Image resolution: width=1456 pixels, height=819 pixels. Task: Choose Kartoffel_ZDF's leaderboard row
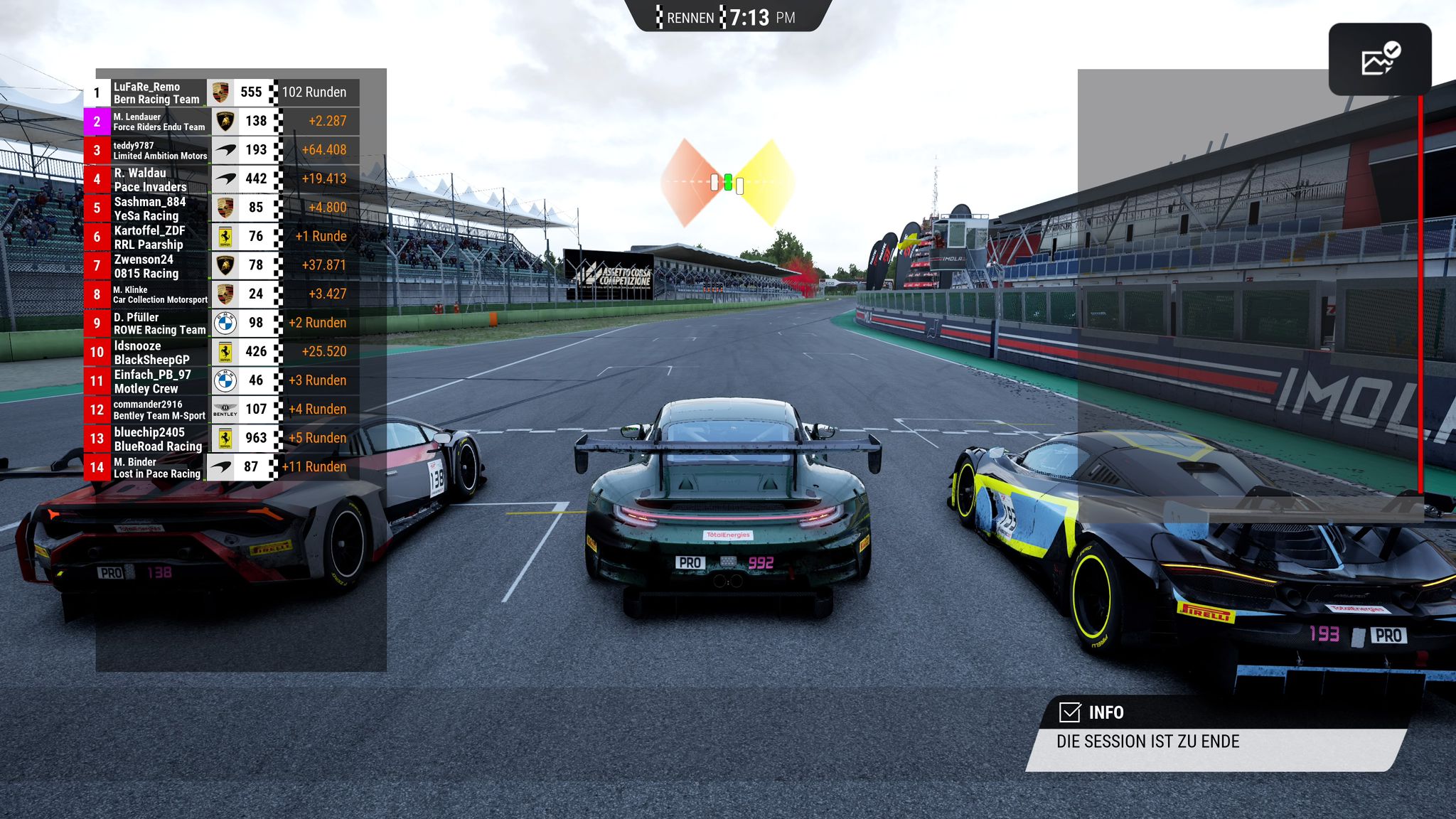[x=159, y=237]
